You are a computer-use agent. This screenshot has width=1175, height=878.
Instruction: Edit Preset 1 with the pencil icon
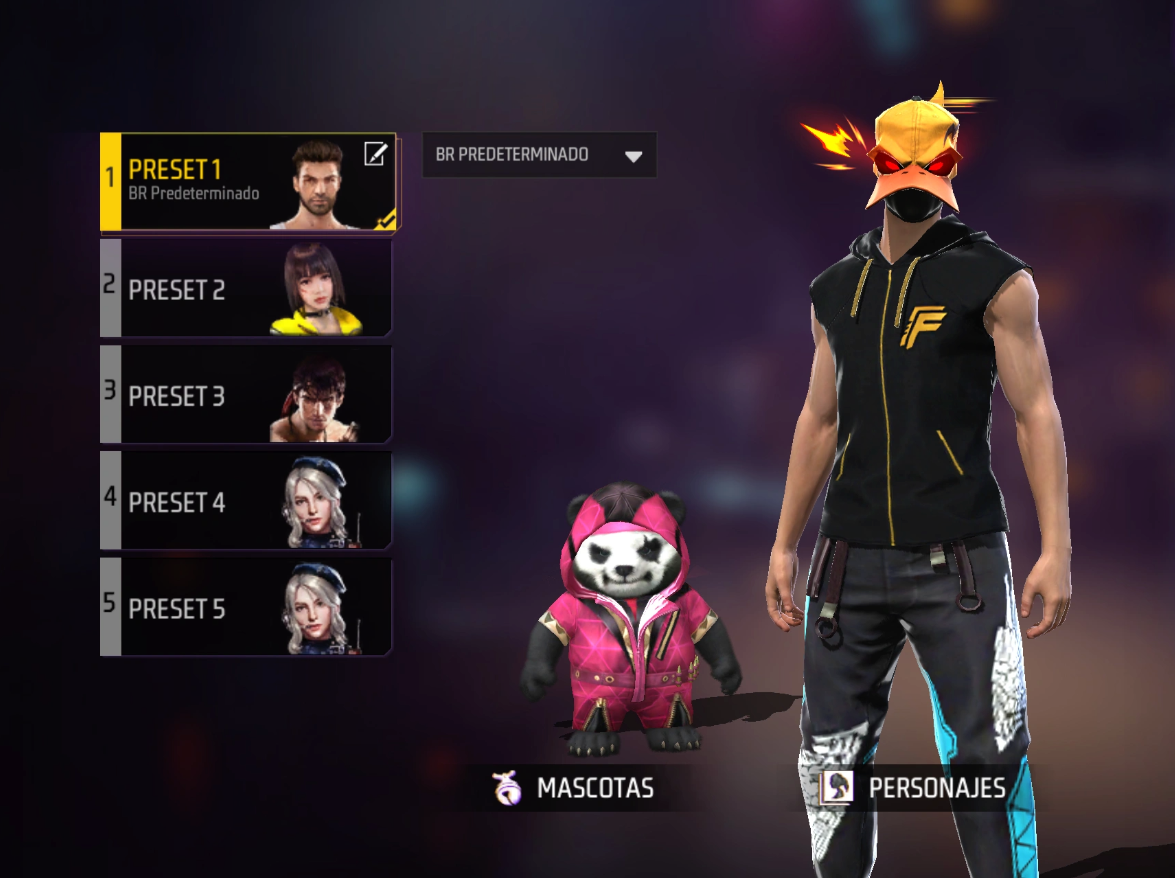374,154
